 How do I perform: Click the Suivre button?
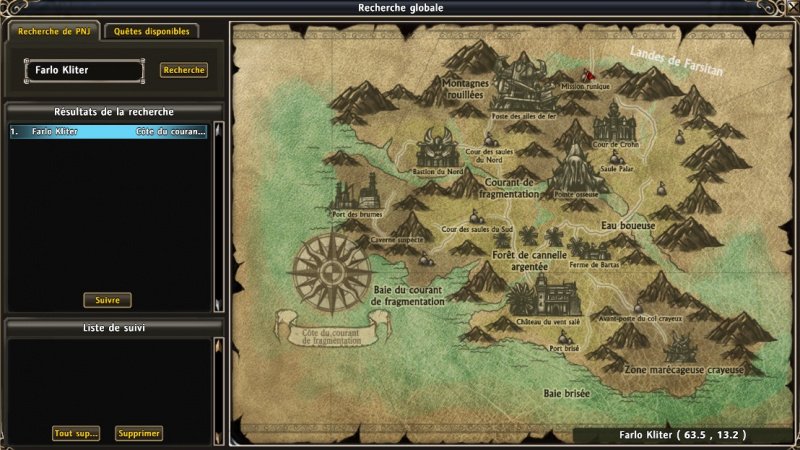[x=107, y=300]
